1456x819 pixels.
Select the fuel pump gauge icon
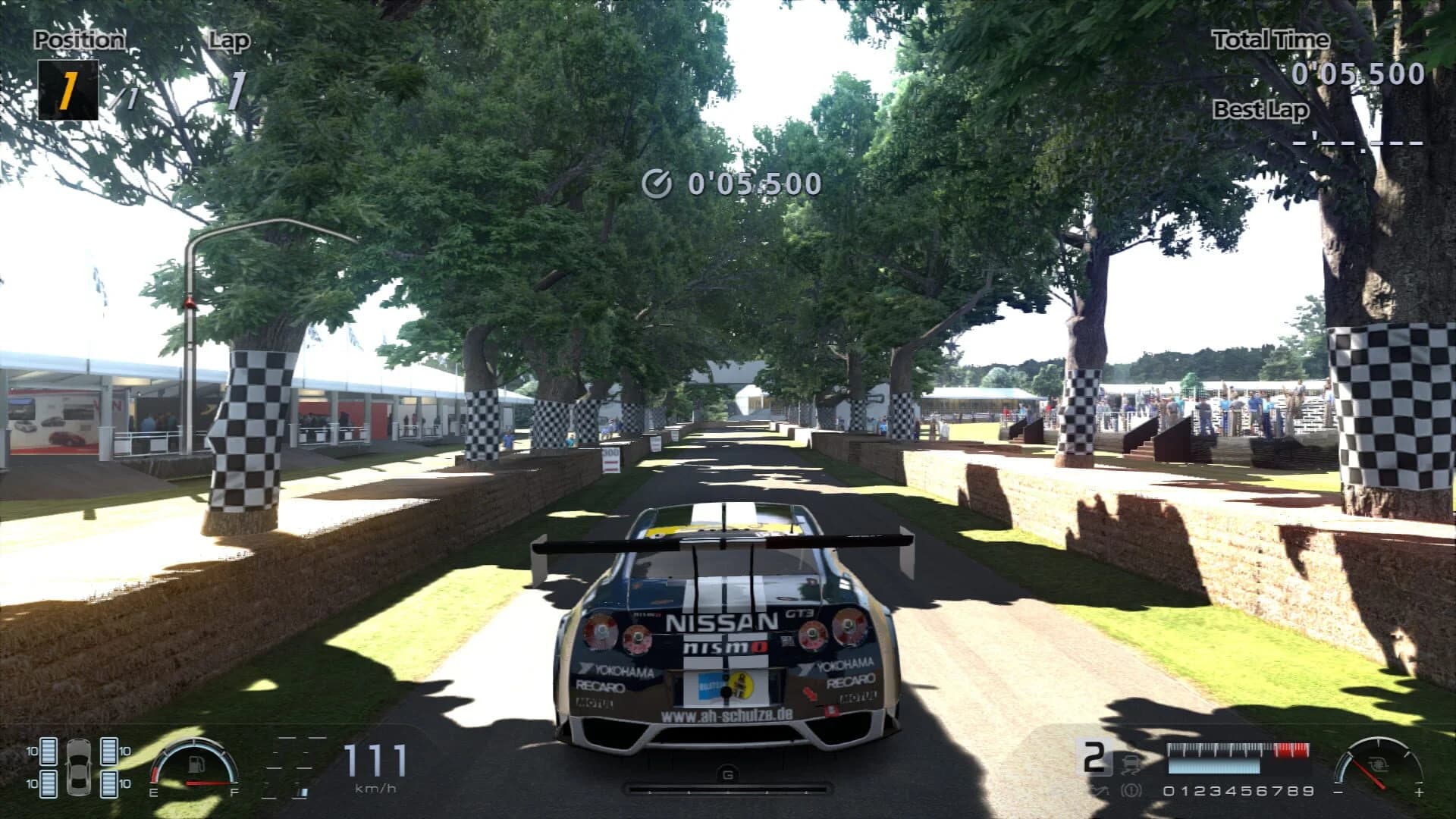(x=196, y=763)
